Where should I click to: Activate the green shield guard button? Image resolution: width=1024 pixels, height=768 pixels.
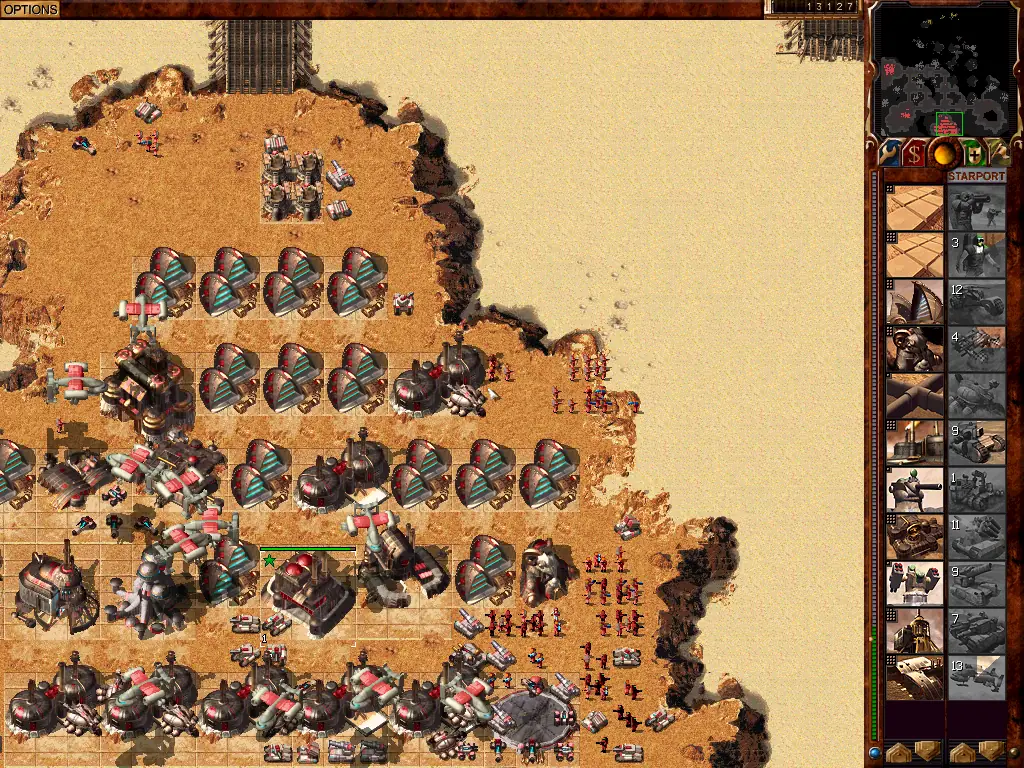[x=972, y=153]
